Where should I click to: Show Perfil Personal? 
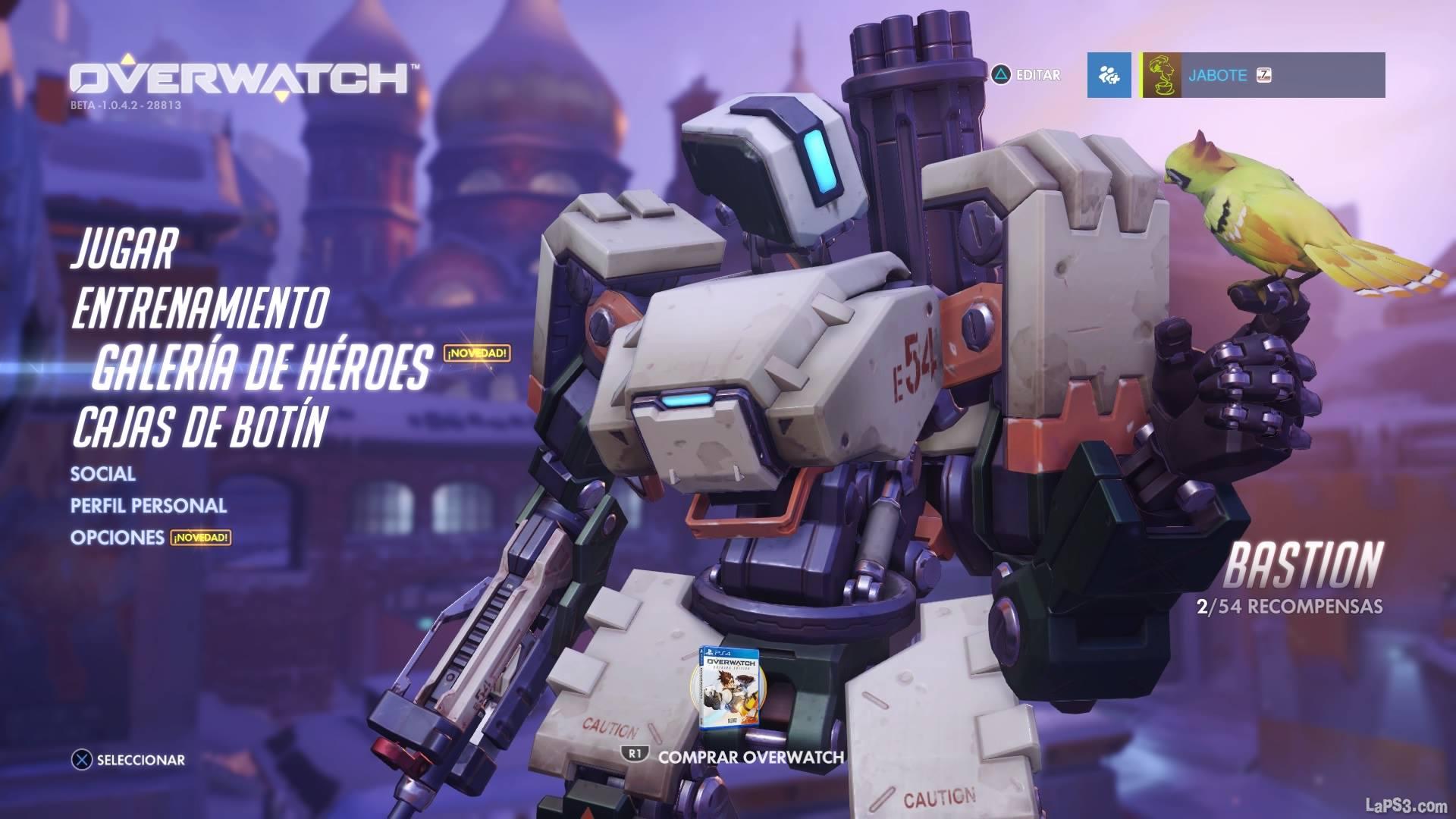(149, 506)
